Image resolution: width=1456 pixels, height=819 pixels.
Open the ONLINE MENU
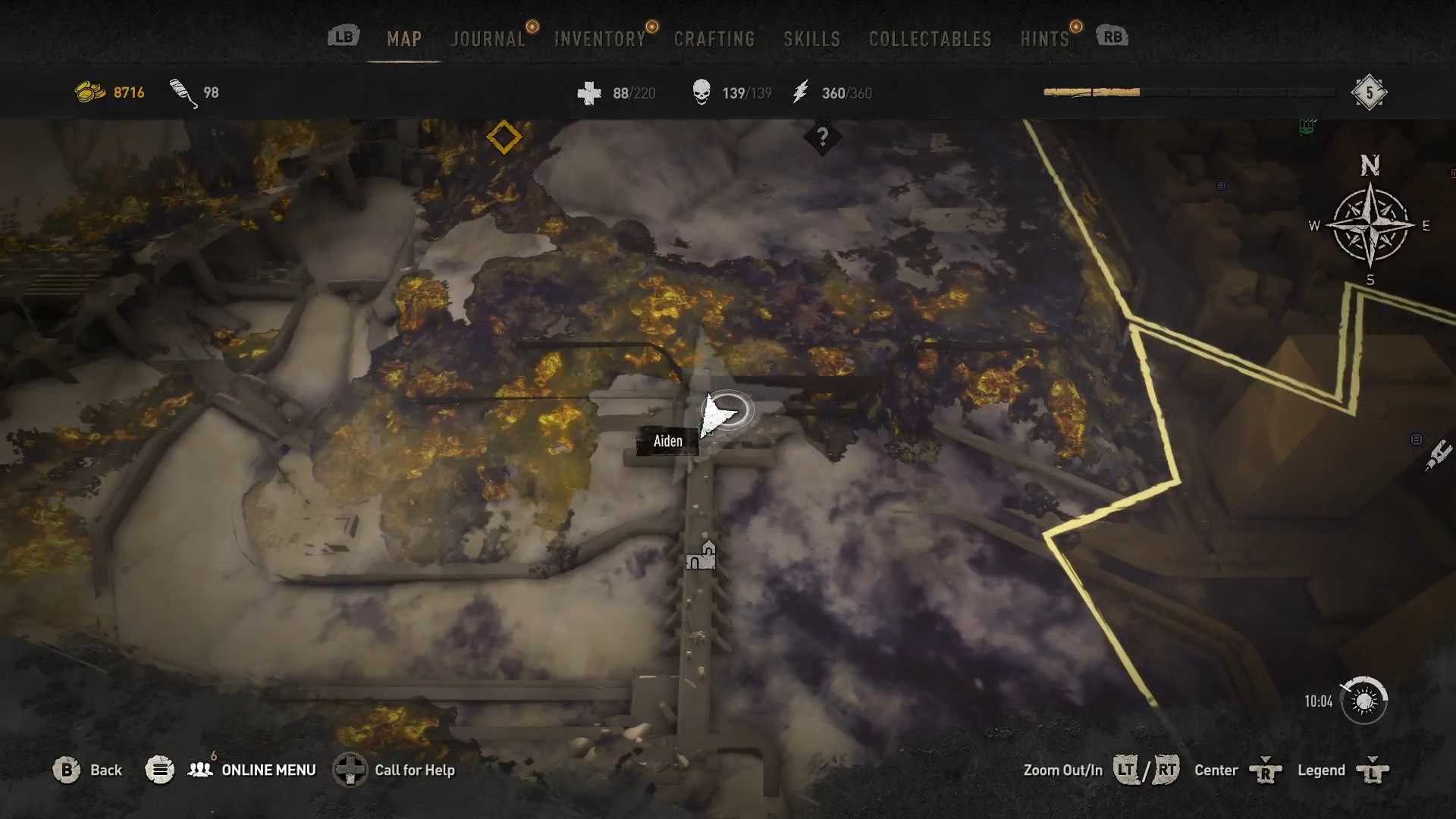click(x=268, y=770)
